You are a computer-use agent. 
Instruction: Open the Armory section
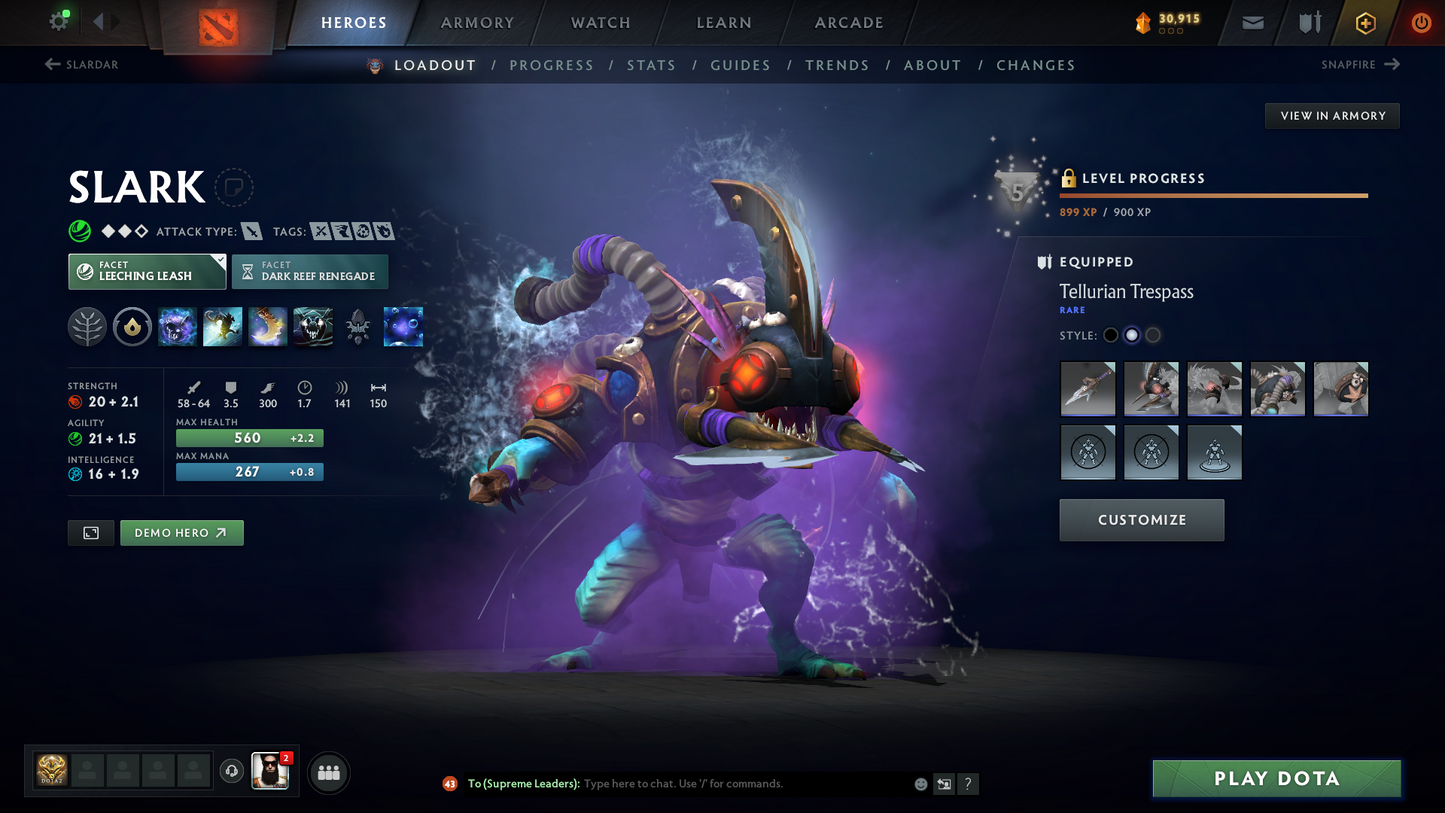[477, 23]
